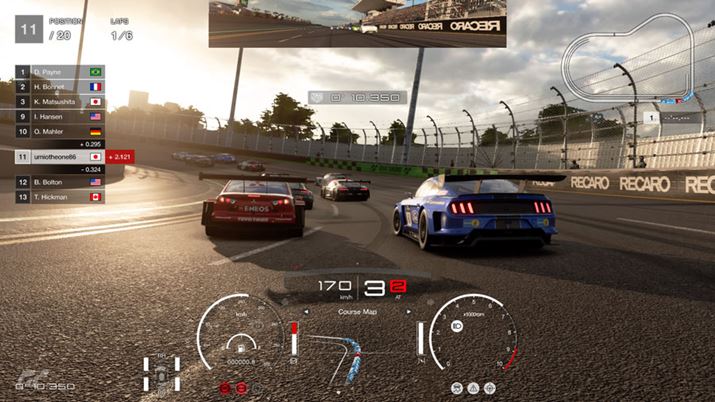Select I. Hansen's leaderboard entry

tap(60, 116)
